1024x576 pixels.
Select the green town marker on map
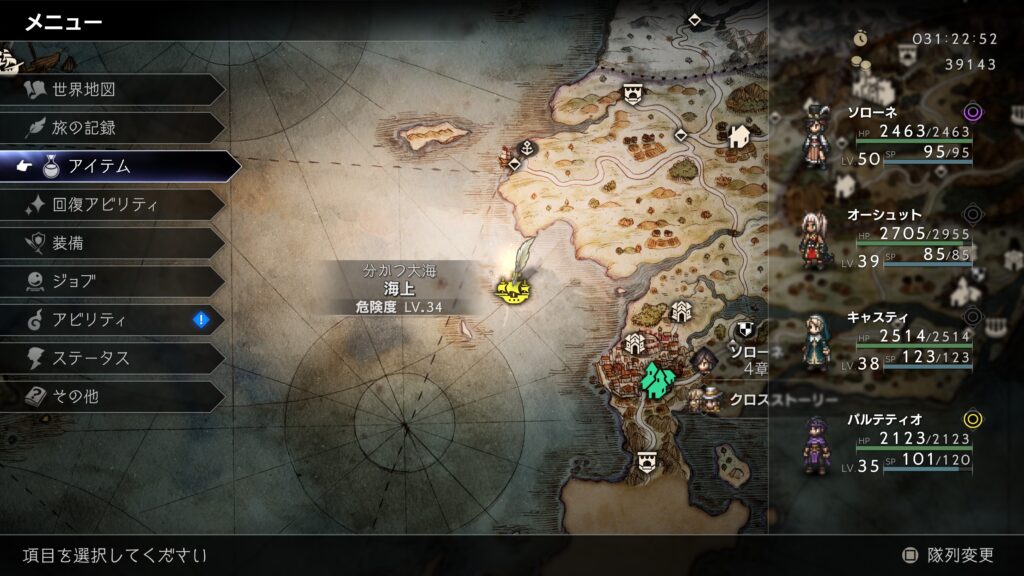click(658, 378)
